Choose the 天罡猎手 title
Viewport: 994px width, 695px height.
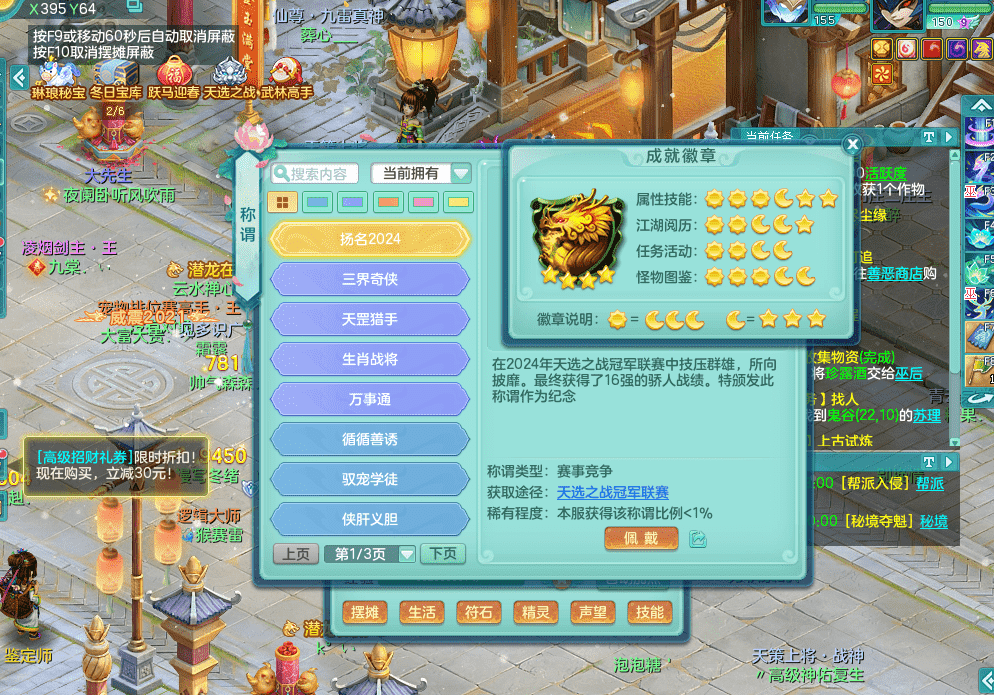[x=370, y=319]
